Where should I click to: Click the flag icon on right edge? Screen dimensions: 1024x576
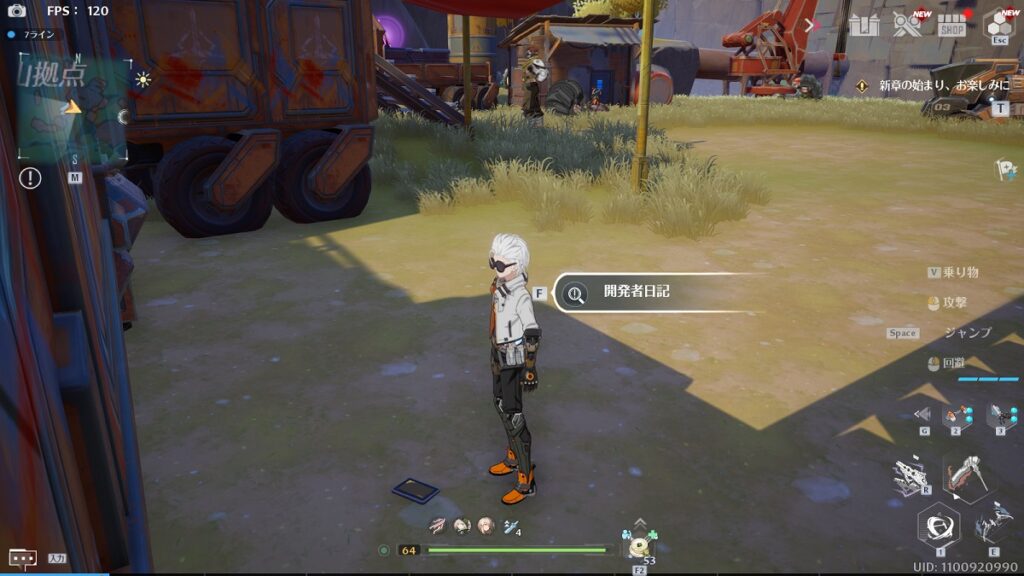point(1004,170)
